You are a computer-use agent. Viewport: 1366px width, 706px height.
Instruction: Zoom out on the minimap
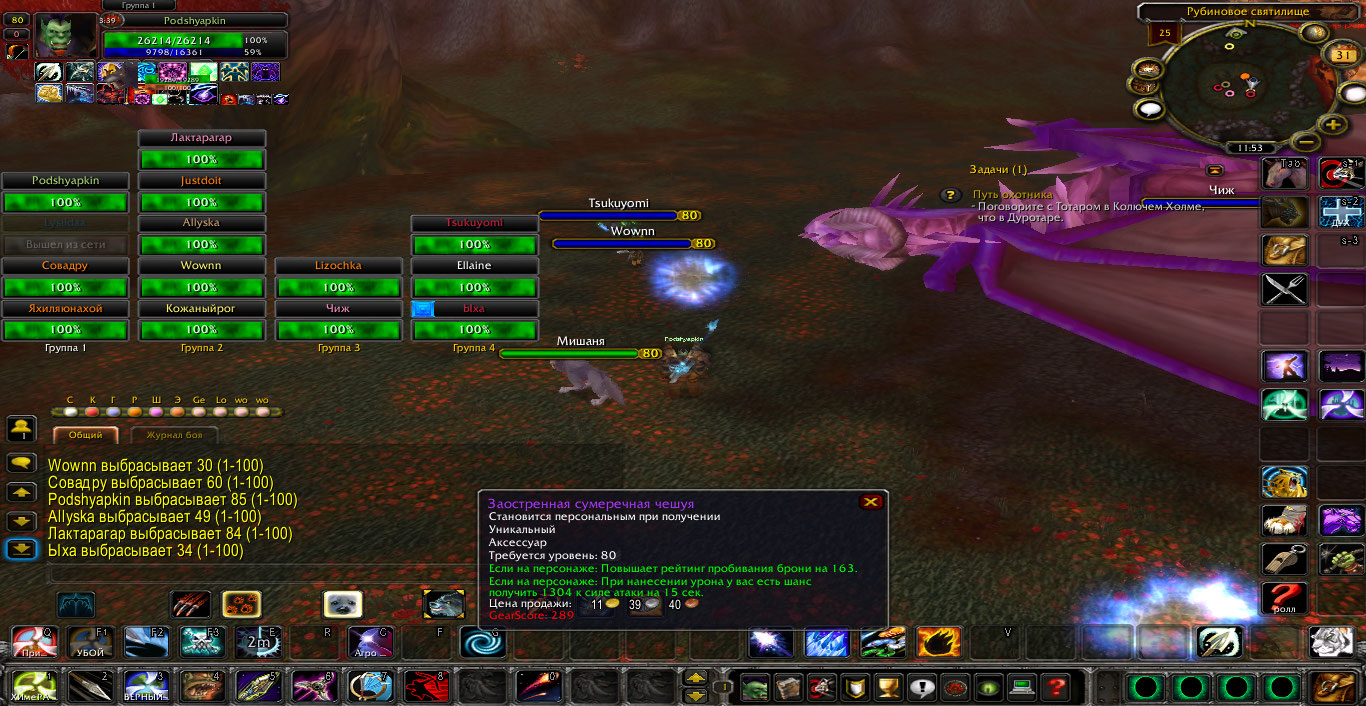coord(1304,141)
